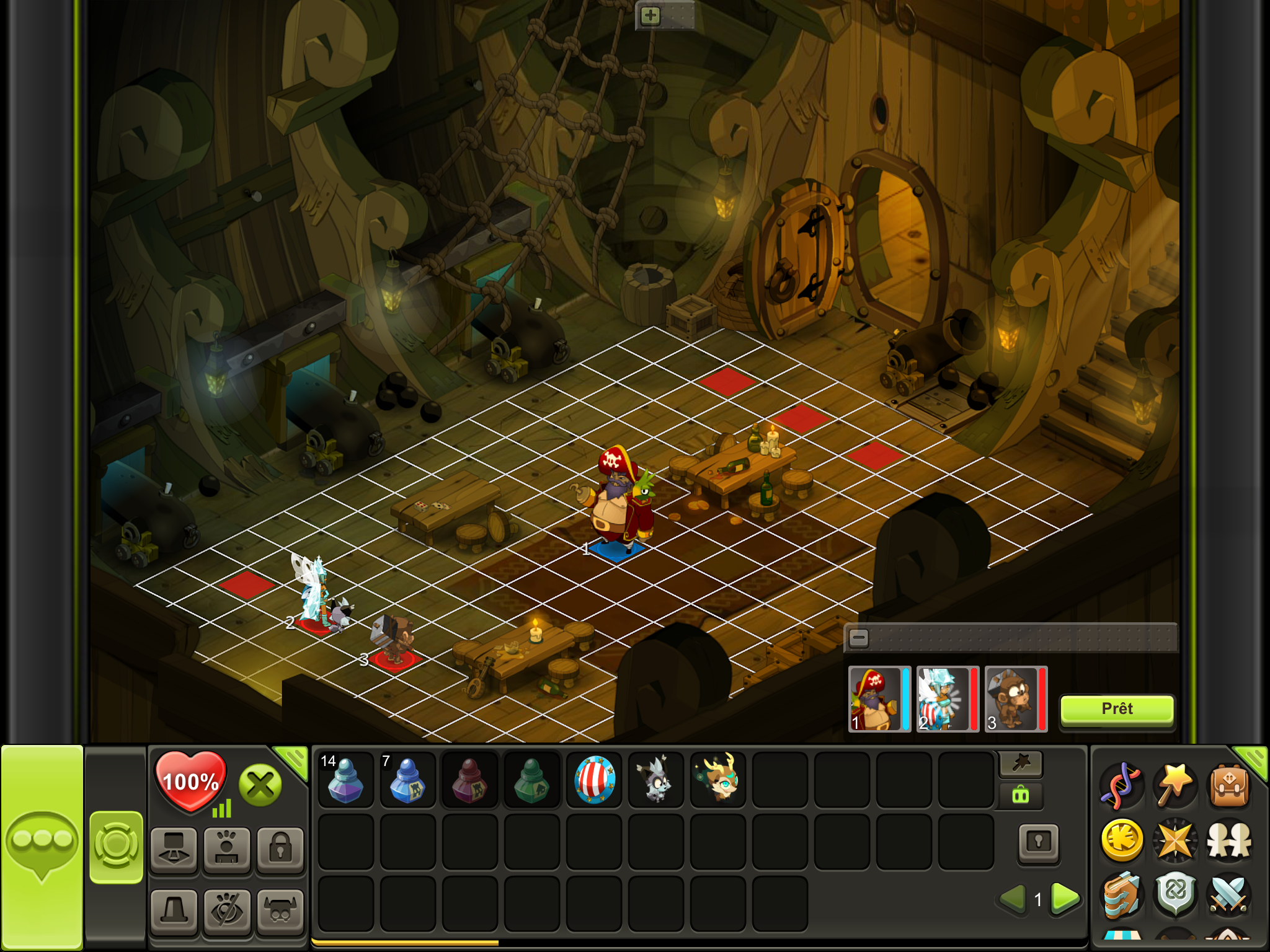Select the grey wolf companion slot
The width and height of the screenshot is (1270, 952).
point(655,780)
